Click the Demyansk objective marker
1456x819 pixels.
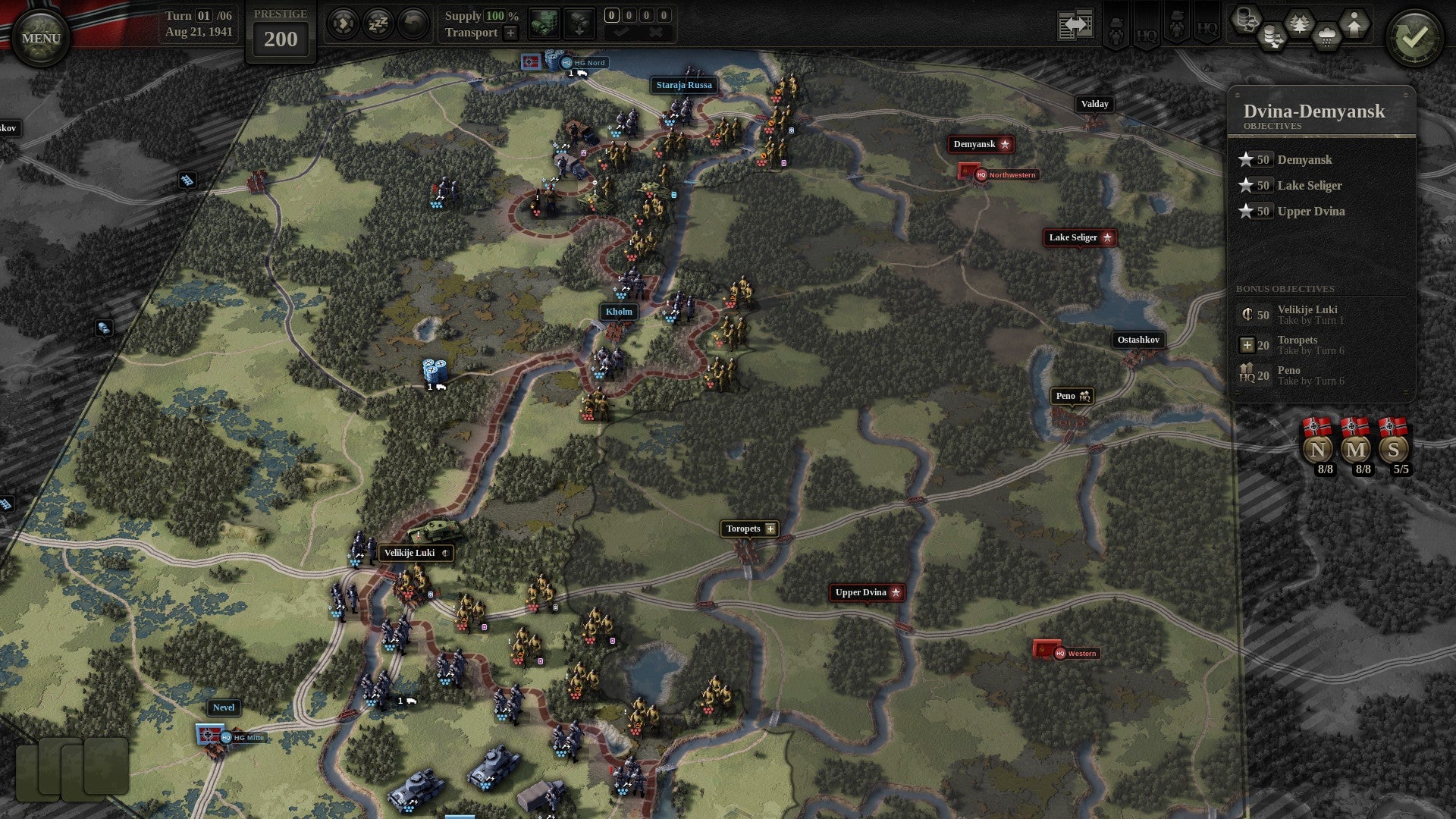point(981,144)
